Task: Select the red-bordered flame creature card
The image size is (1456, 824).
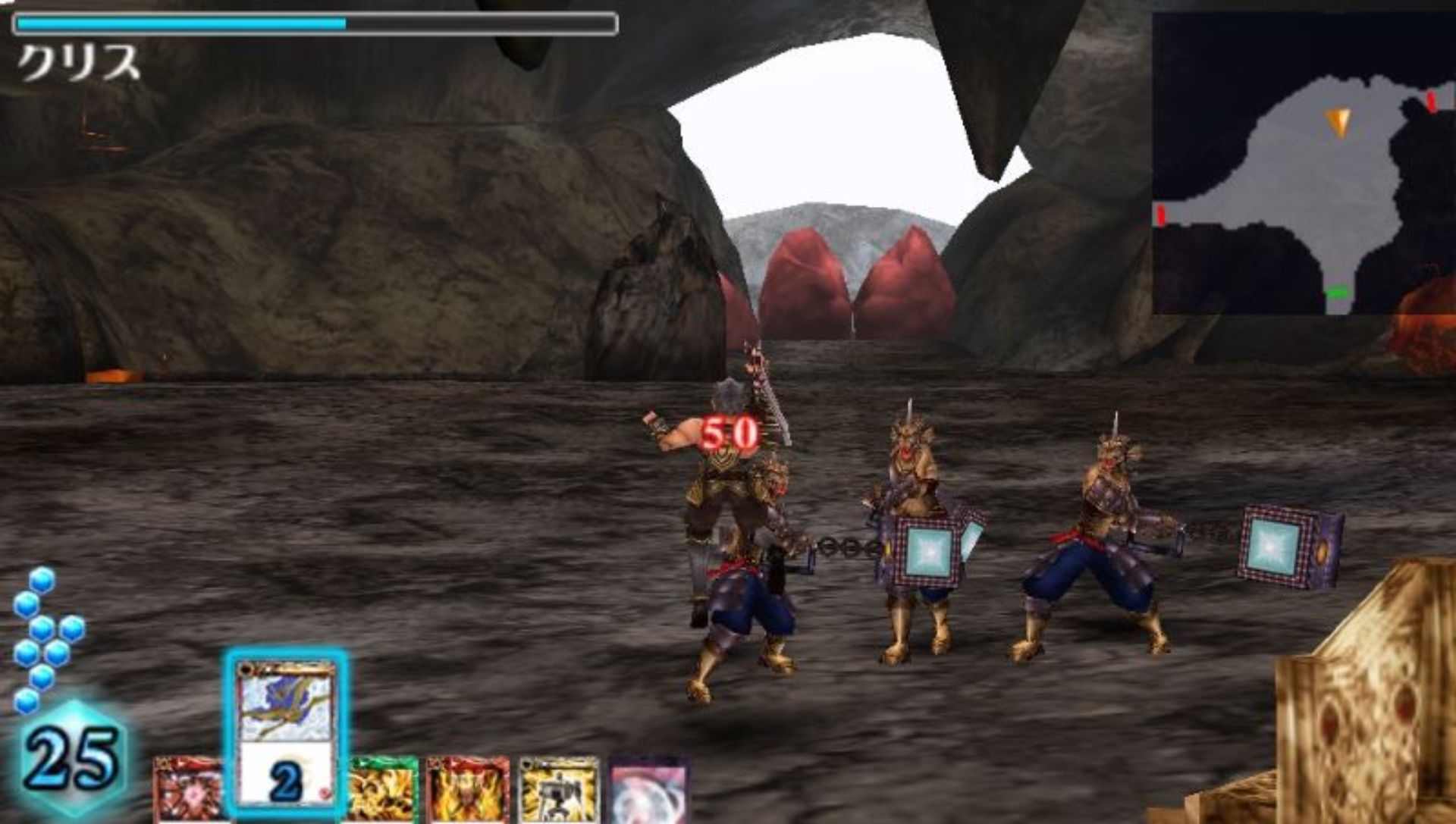Action: tap(468, 790)
